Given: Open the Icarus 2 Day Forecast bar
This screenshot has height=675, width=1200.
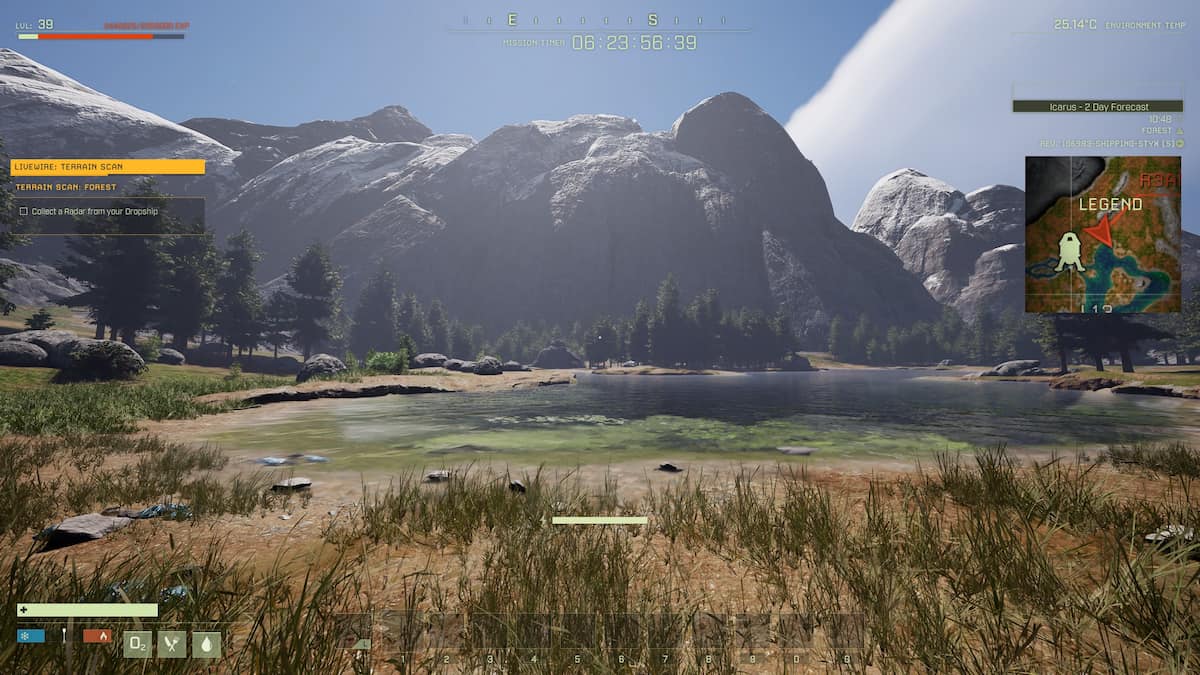Looking at the screenshot, I should 1097,106.
